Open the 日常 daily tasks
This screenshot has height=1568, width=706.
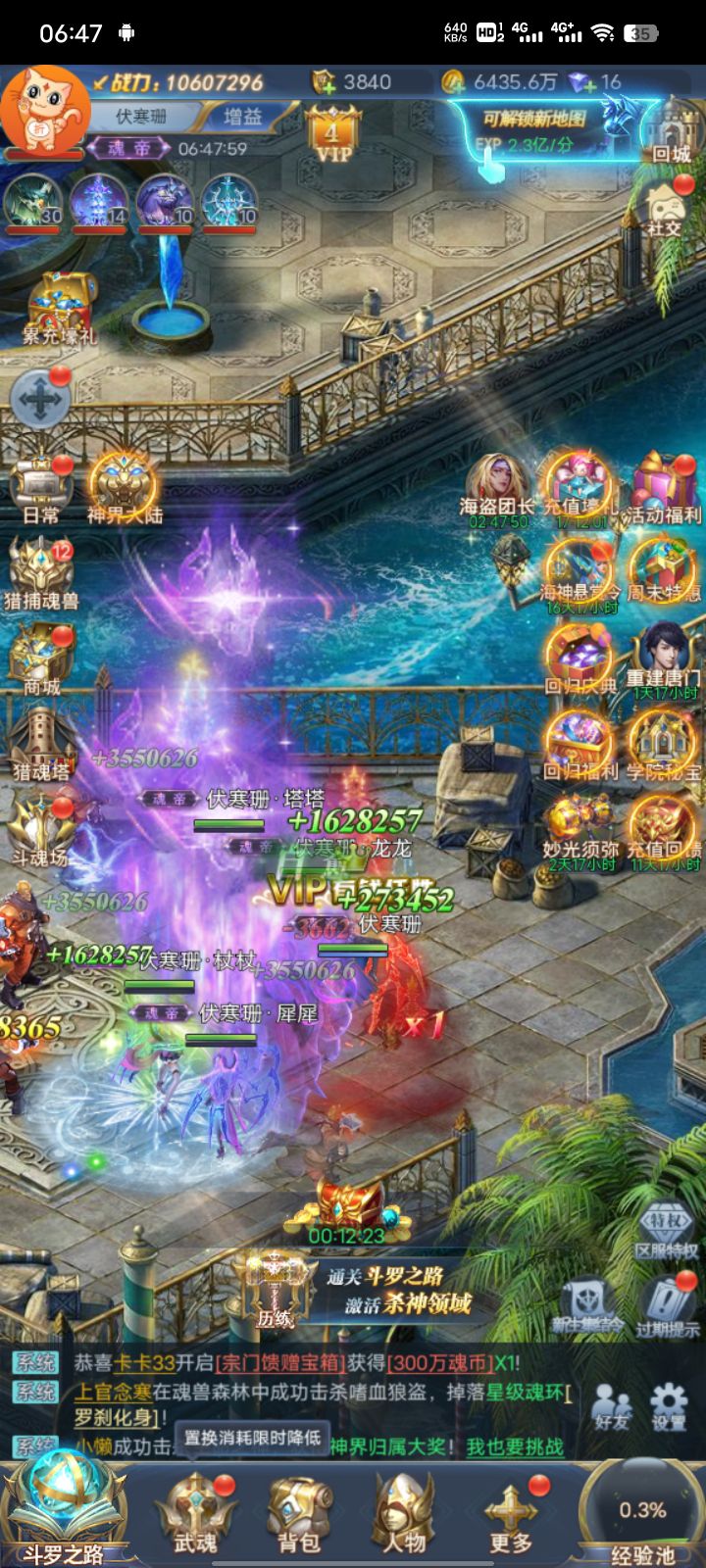click(40, 488)
